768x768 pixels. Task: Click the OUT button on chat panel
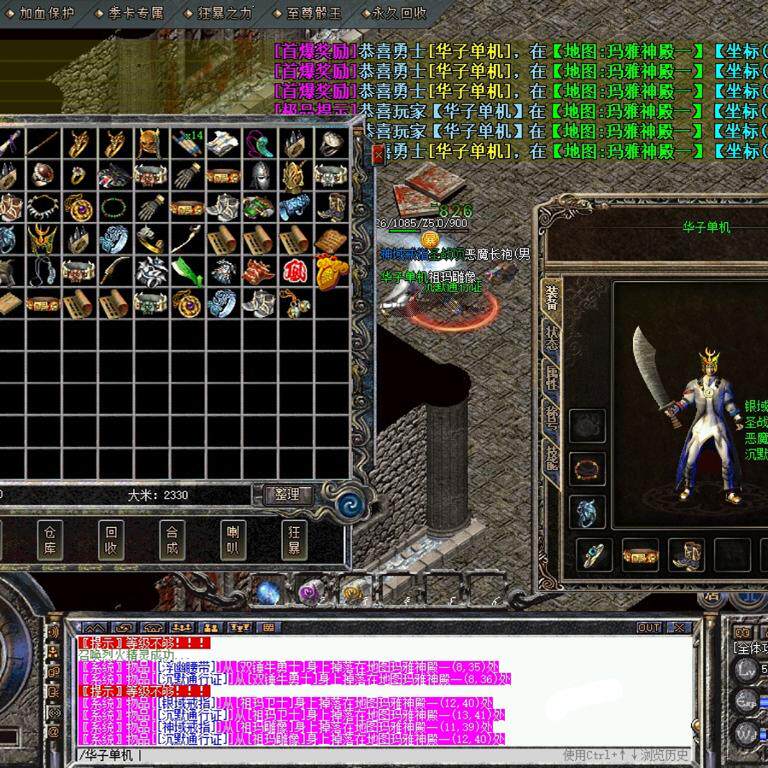pyautogui.click(x=649, y=627)
